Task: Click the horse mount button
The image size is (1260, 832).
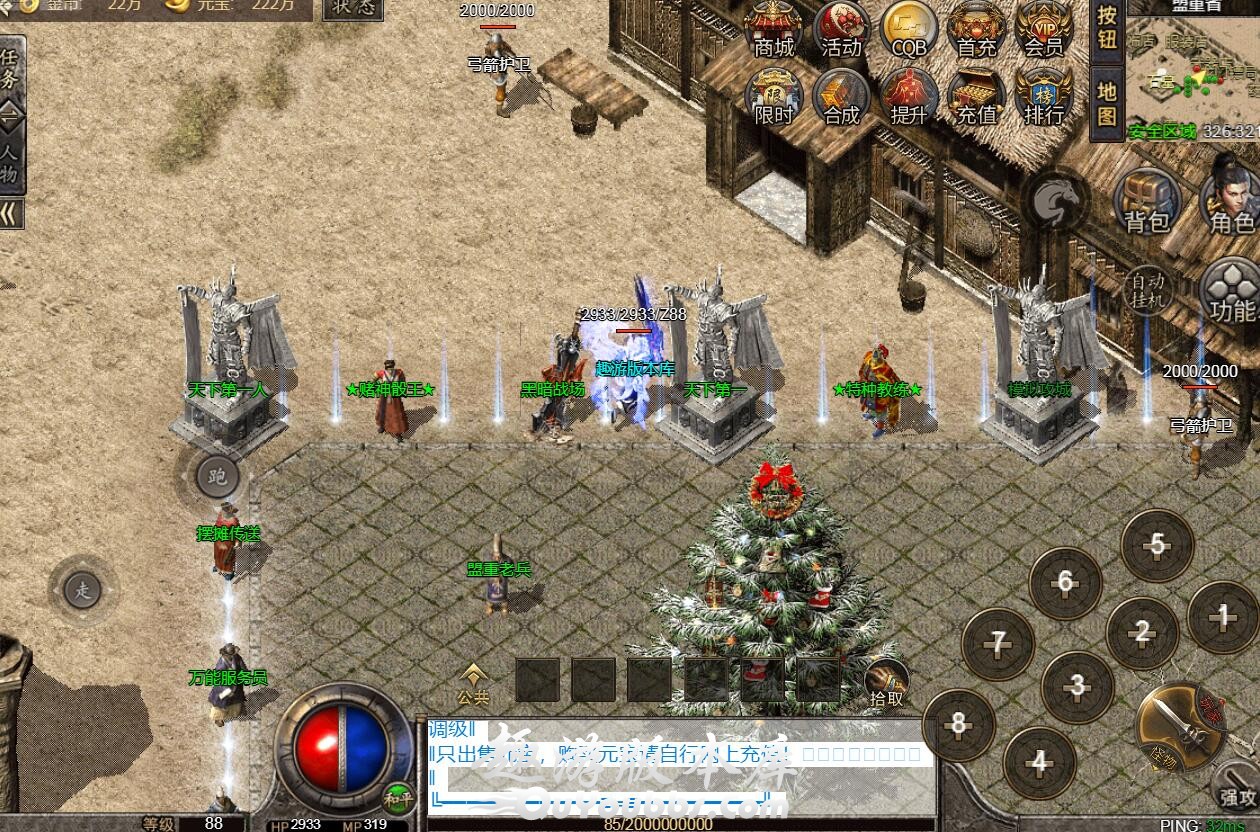Action: point(1059,200)
